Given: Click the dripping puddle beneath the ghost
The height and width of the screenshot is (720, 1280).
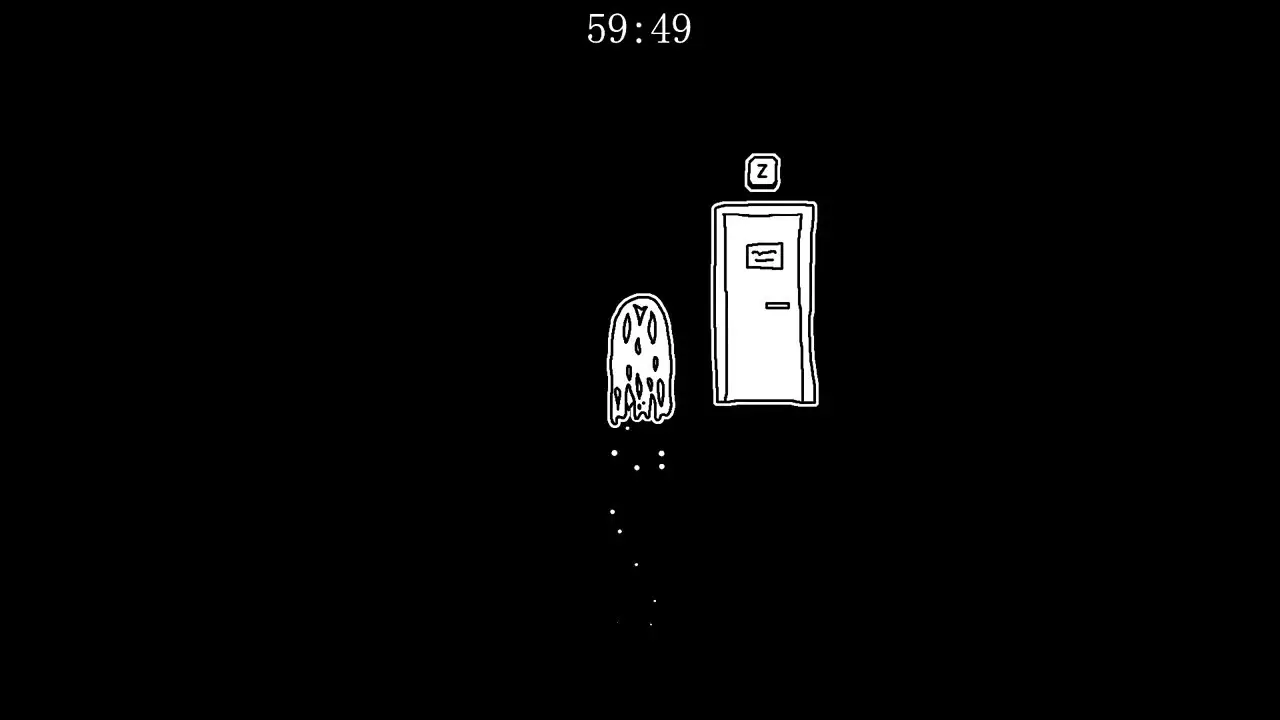Looking at the screenshot, I should pyautogui.click(x=640, y=412).
